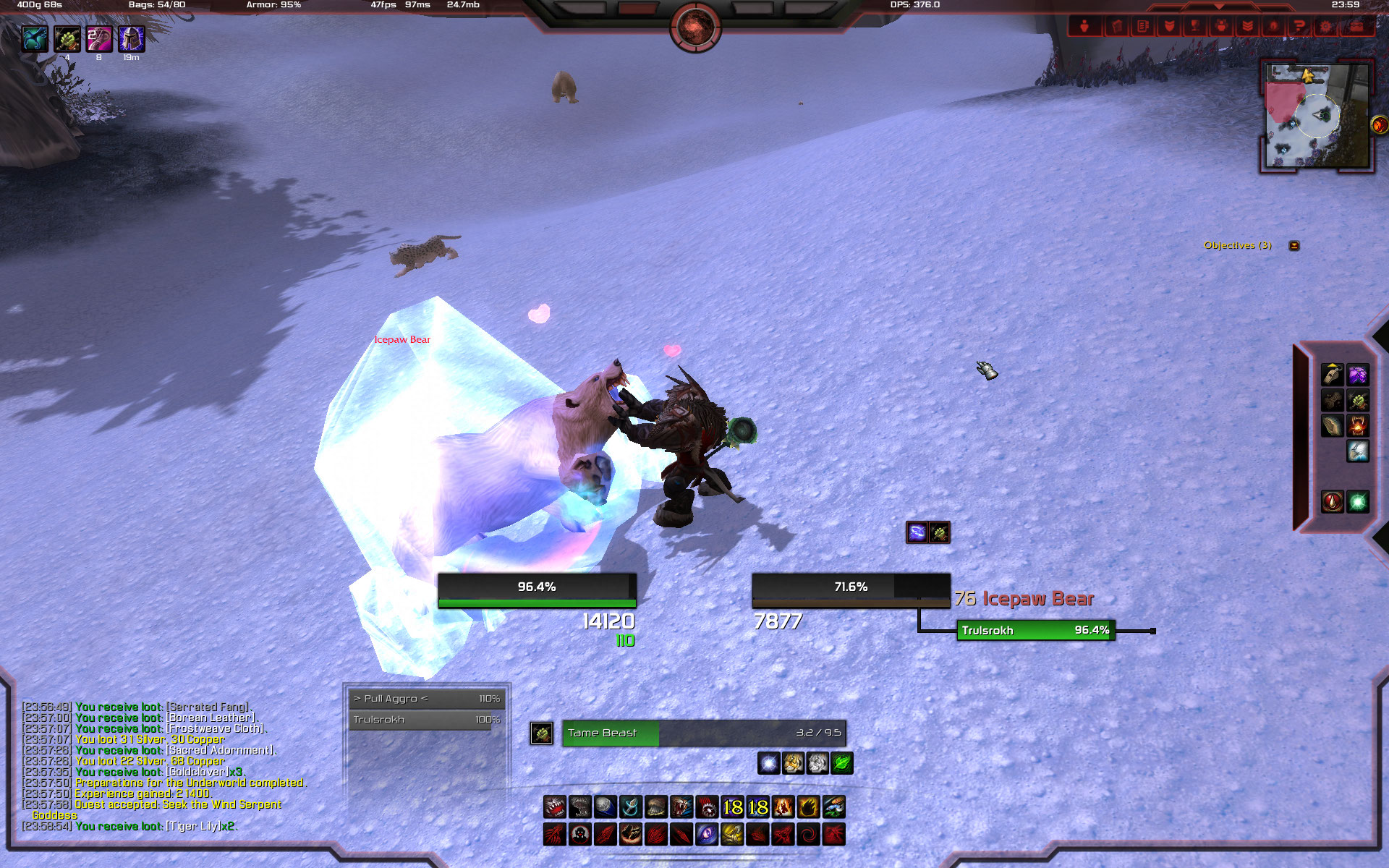The height and width of the screenshot is (868, 1389).
Task: Open the help question mark button
Action: (1299, 27)
